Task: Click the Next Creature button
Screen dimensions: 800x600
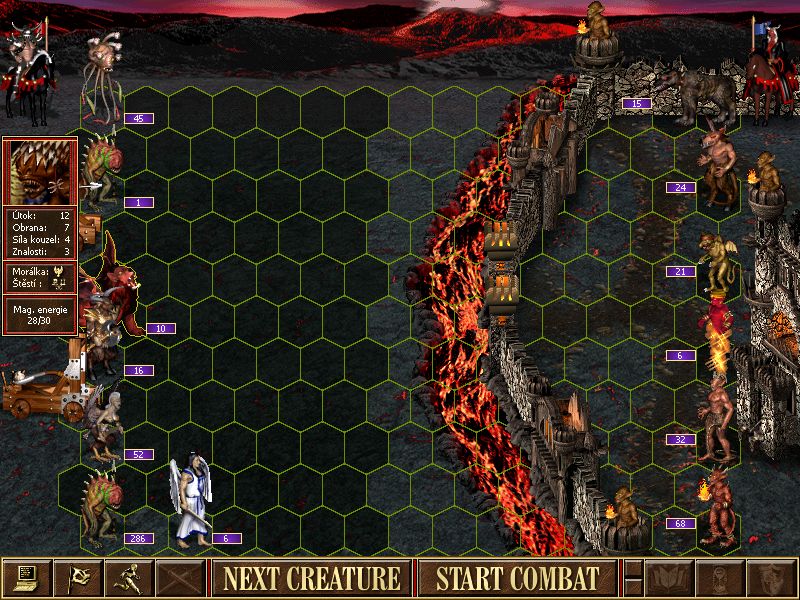Action: [x=312, y=578]
